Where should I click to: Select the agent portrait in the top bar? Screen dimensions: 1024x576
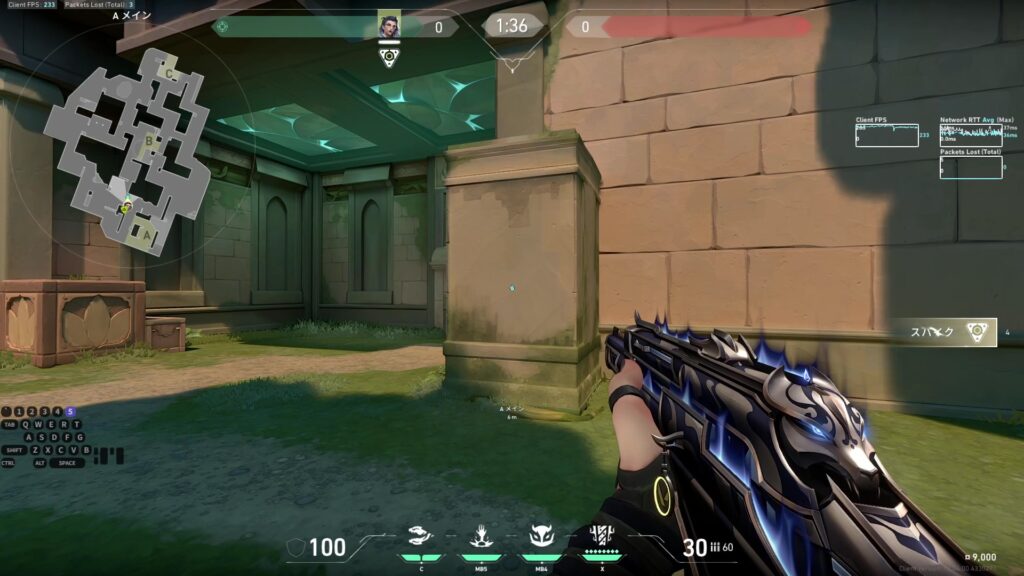(389, 27)
